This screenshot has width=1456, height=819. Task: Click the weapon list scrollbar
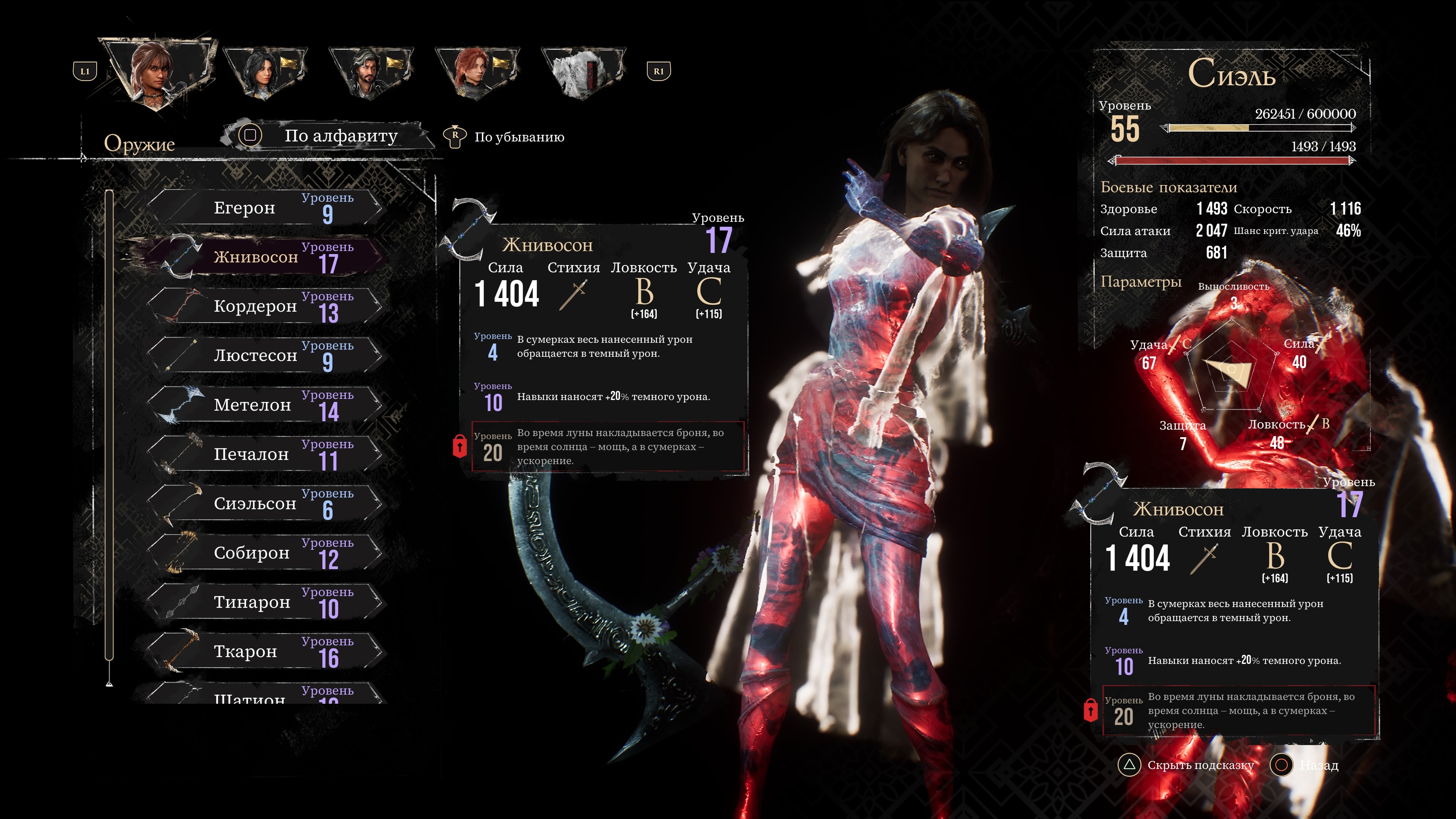109,424
